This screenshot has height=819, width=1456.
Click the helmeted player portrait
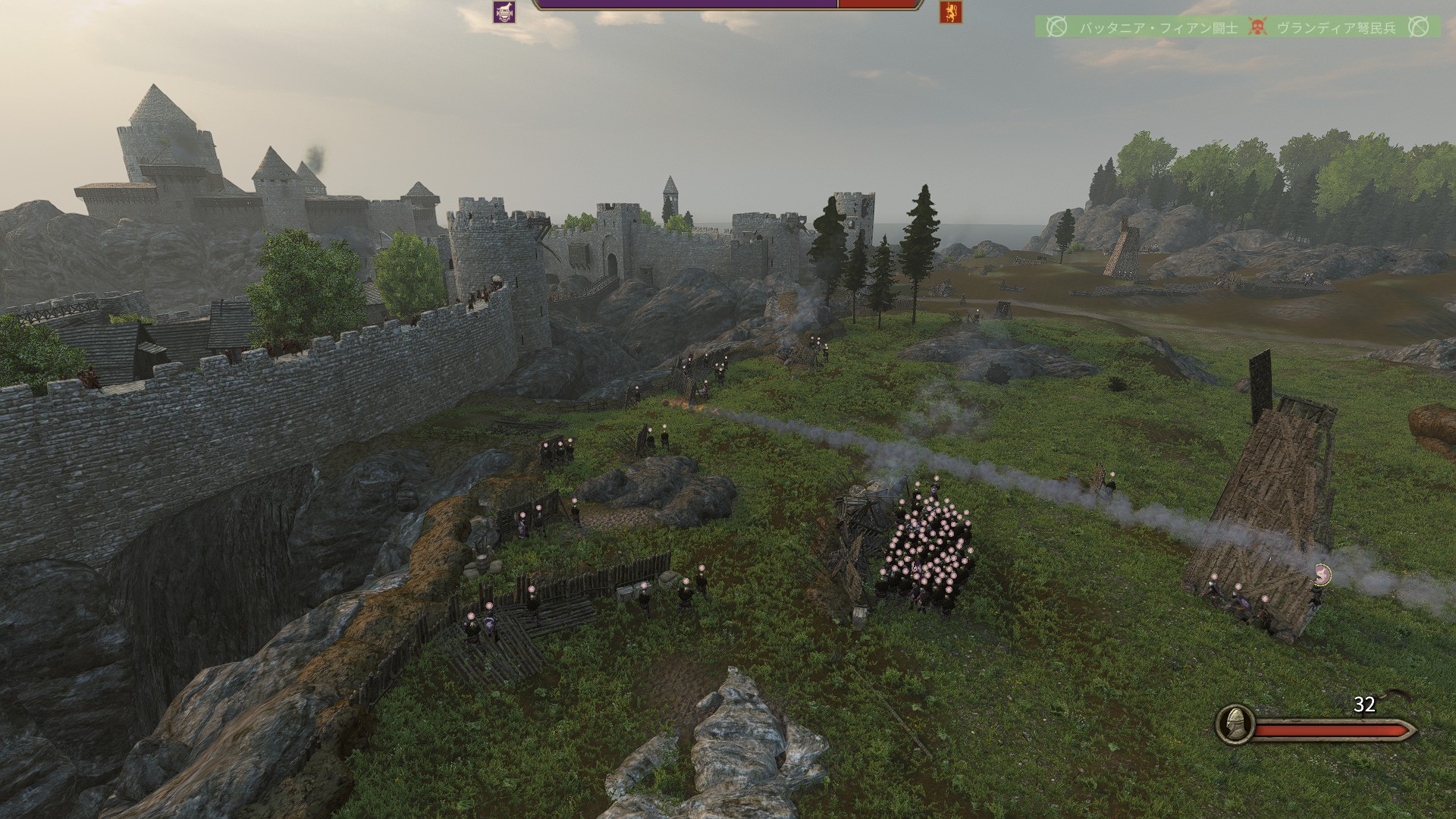(x=1234, y=724)
